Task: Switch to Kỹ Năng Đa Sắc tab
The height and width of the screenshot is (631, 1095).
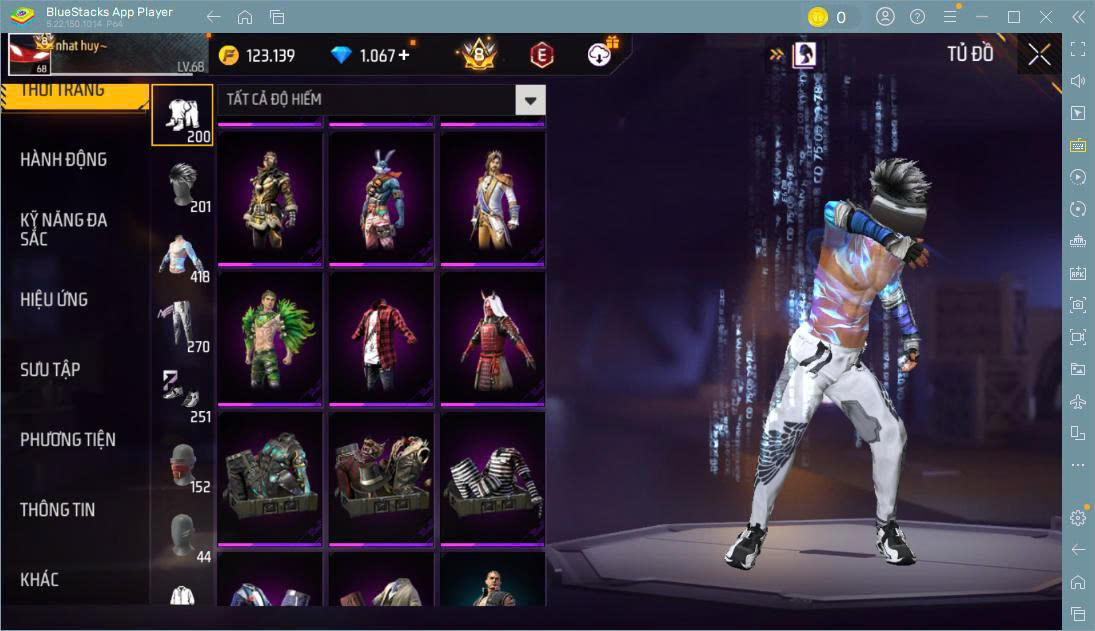Action: click(64, 229)
